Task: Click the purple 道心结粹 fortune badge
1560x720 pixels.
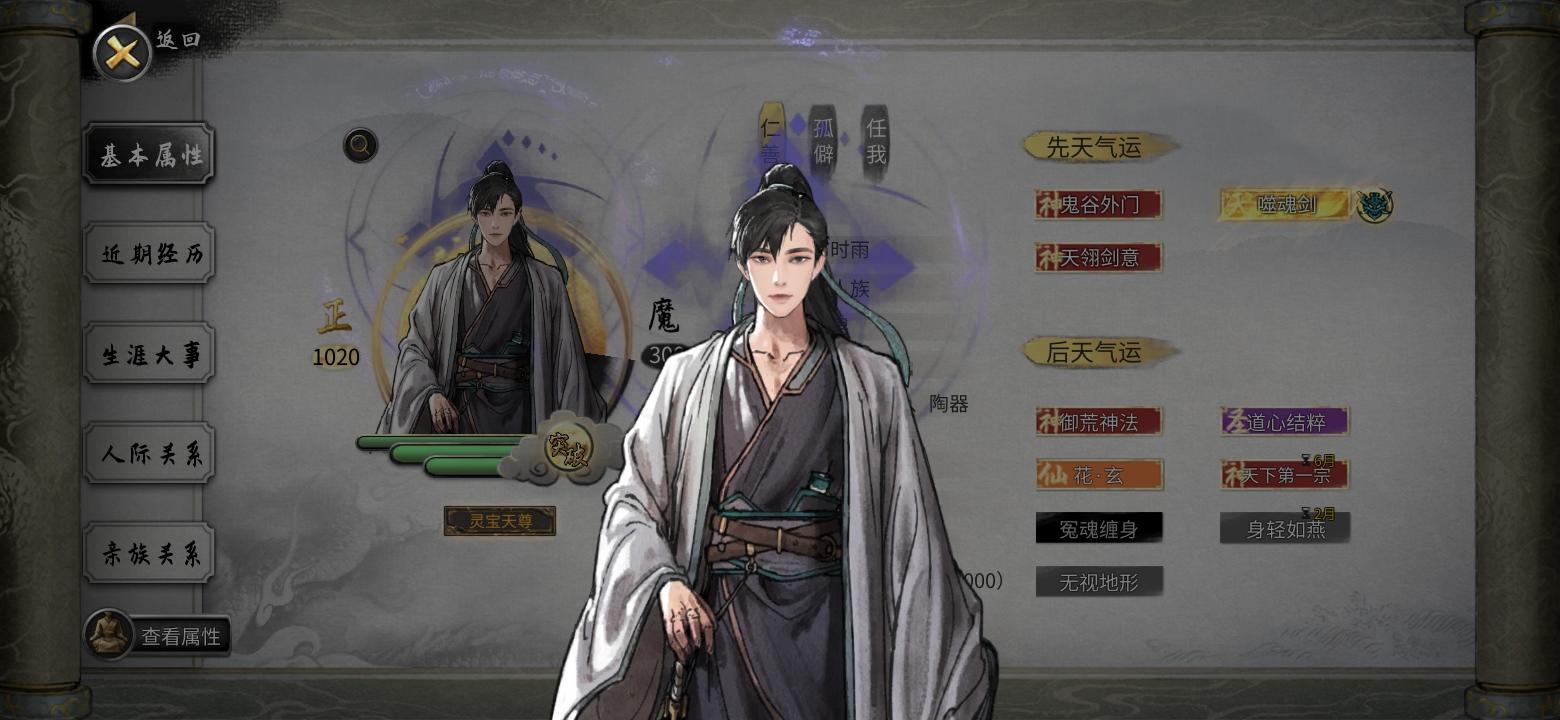Action: (1284, 421)
